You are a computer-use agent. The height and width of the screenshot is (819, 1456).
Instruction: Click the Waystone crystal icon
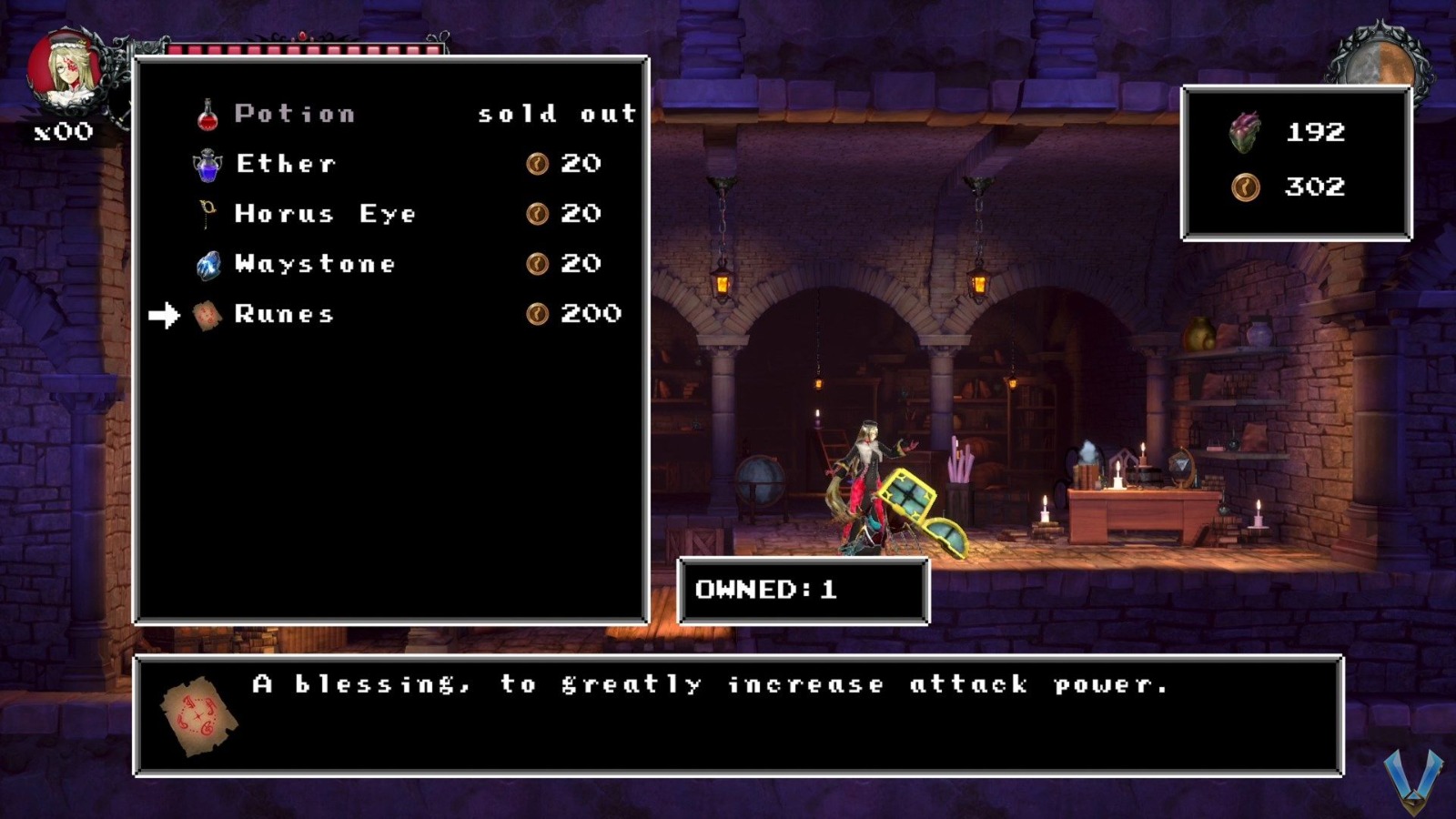coord(207,263)
